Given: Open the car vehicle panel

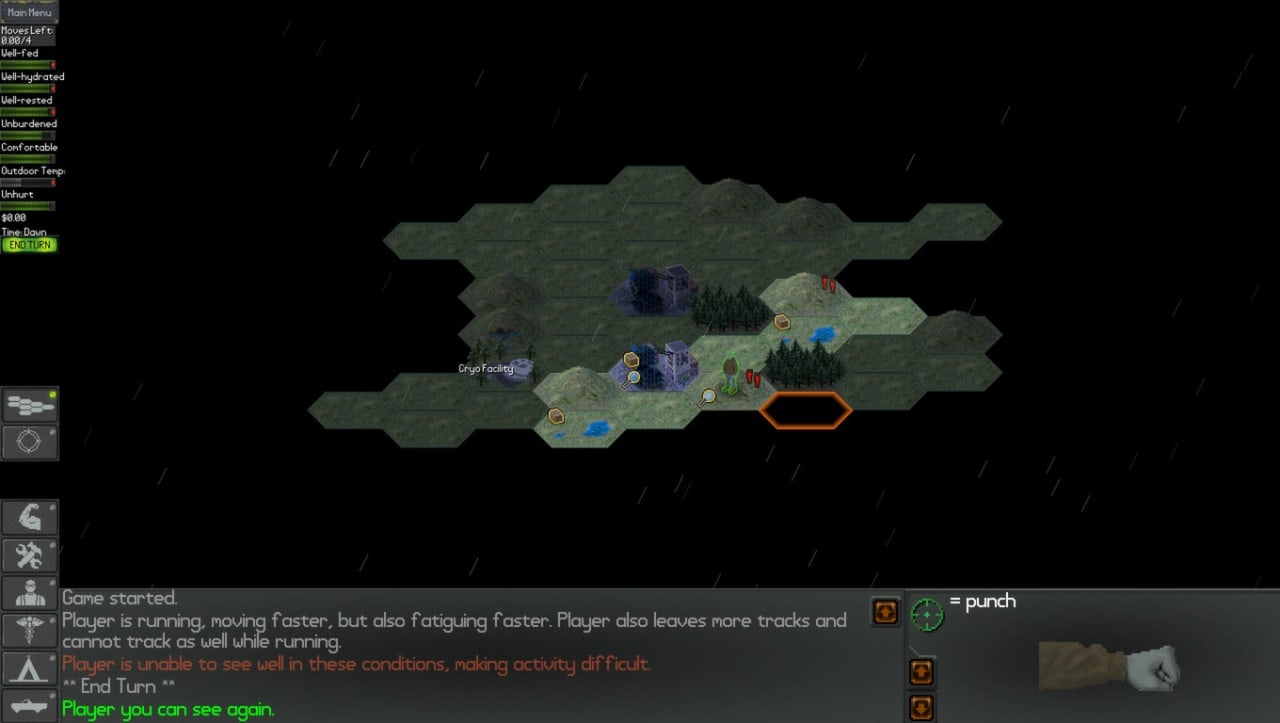Looking at the screenshot, I should tap(30, 705).
